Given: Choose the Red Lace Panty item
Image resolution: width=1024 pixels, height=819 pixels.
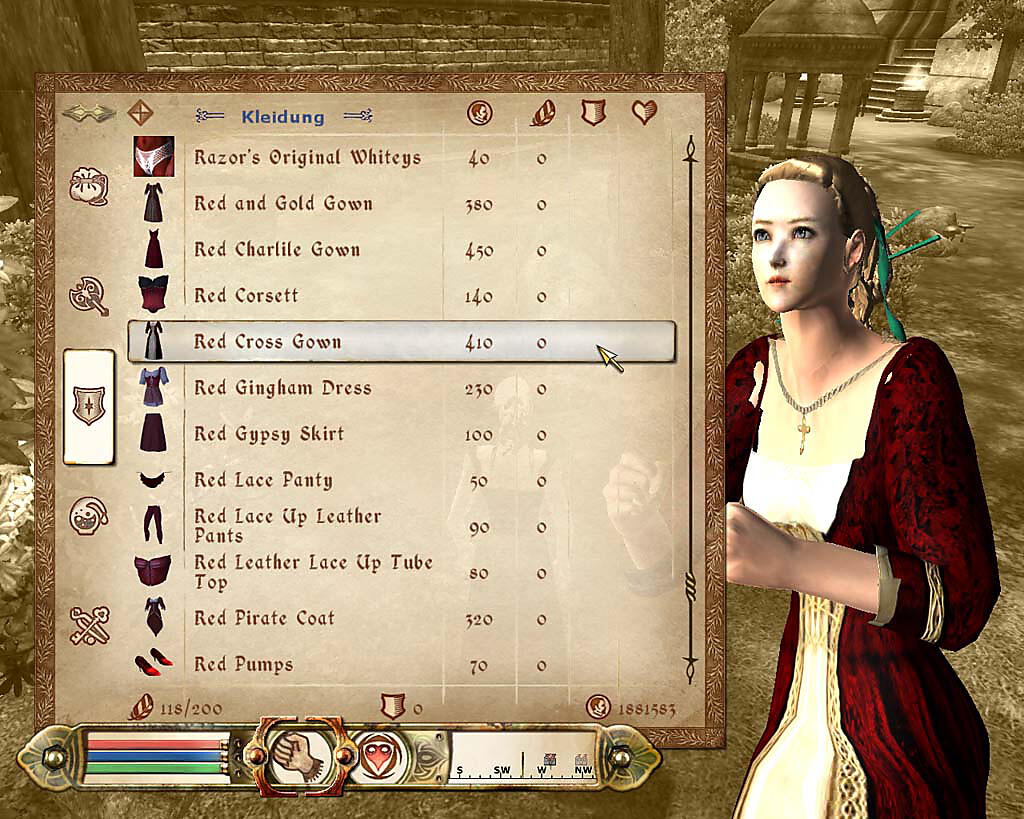Looking at the screenshot, I should [x=263, y=480].
